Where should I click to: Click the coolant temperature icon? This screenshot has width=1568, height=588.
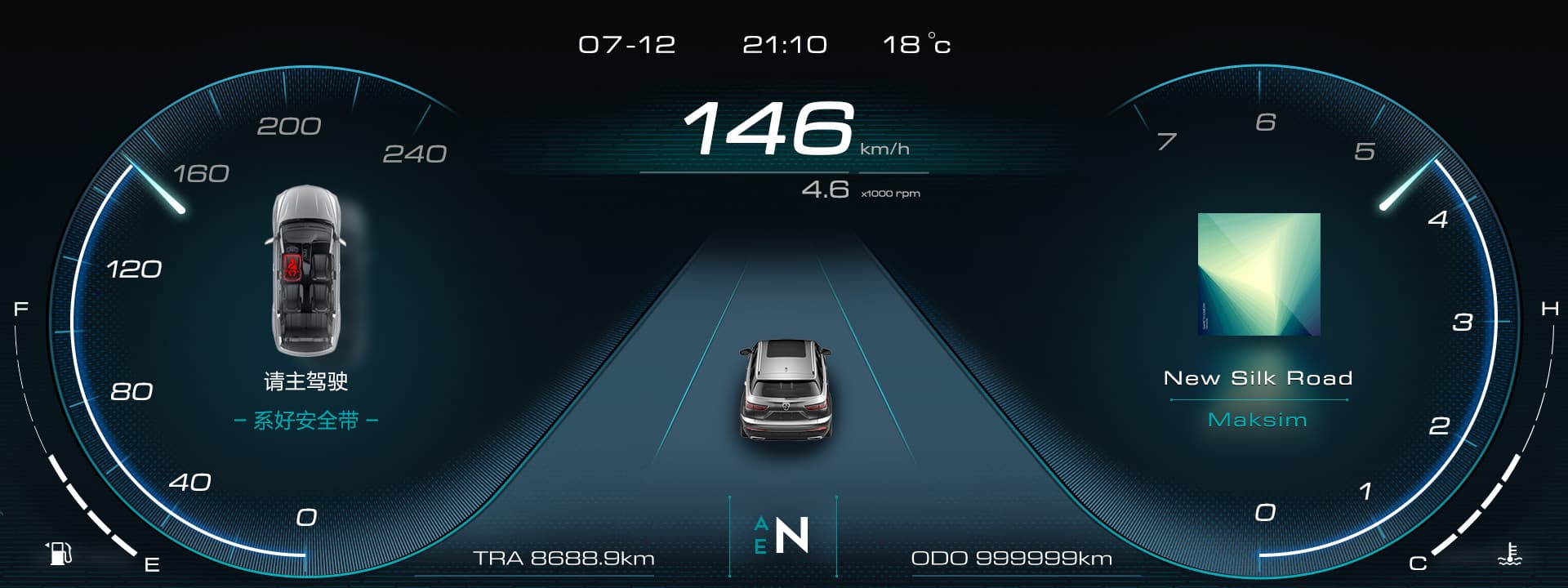(1510, 555)
